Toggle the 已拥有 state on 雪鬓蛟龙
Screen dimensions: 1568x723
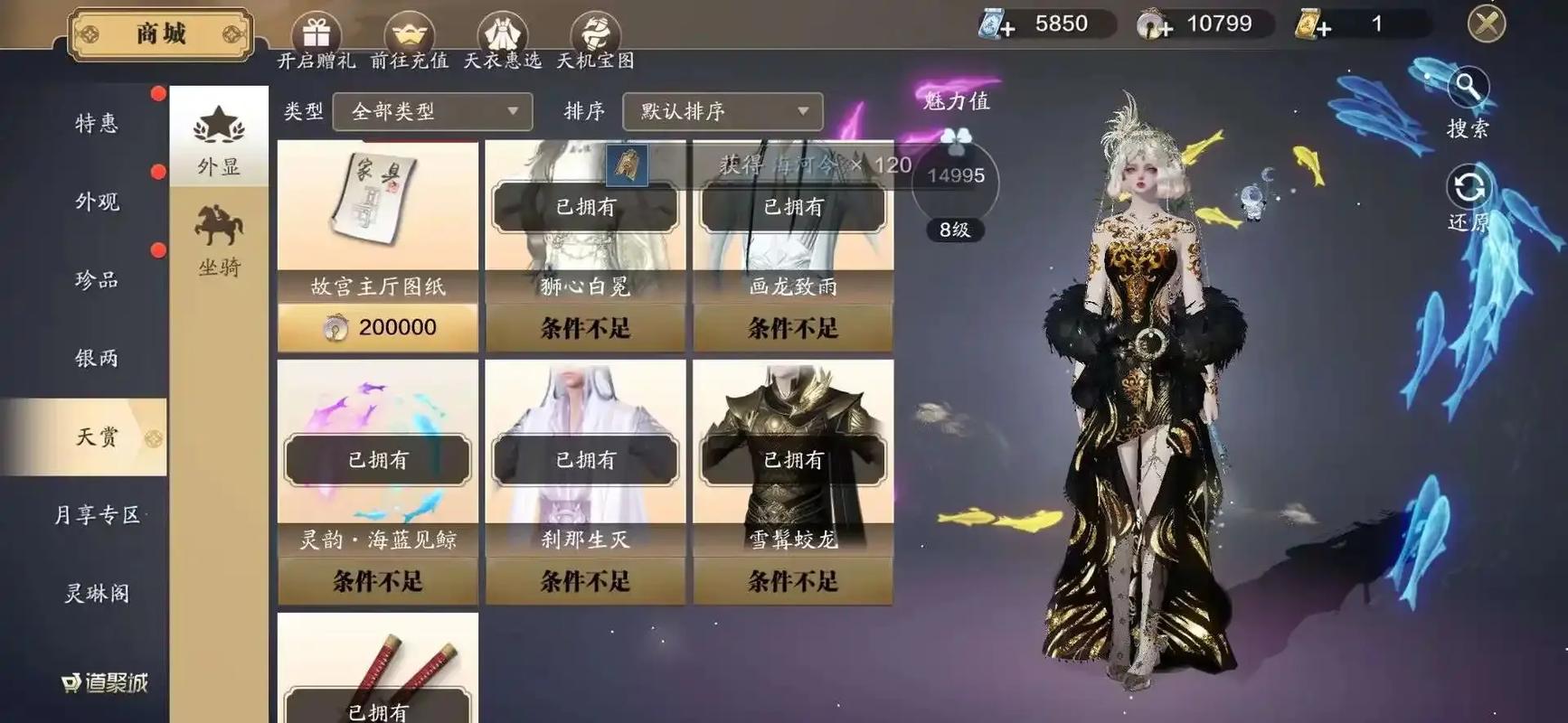(x=793, y=460)
